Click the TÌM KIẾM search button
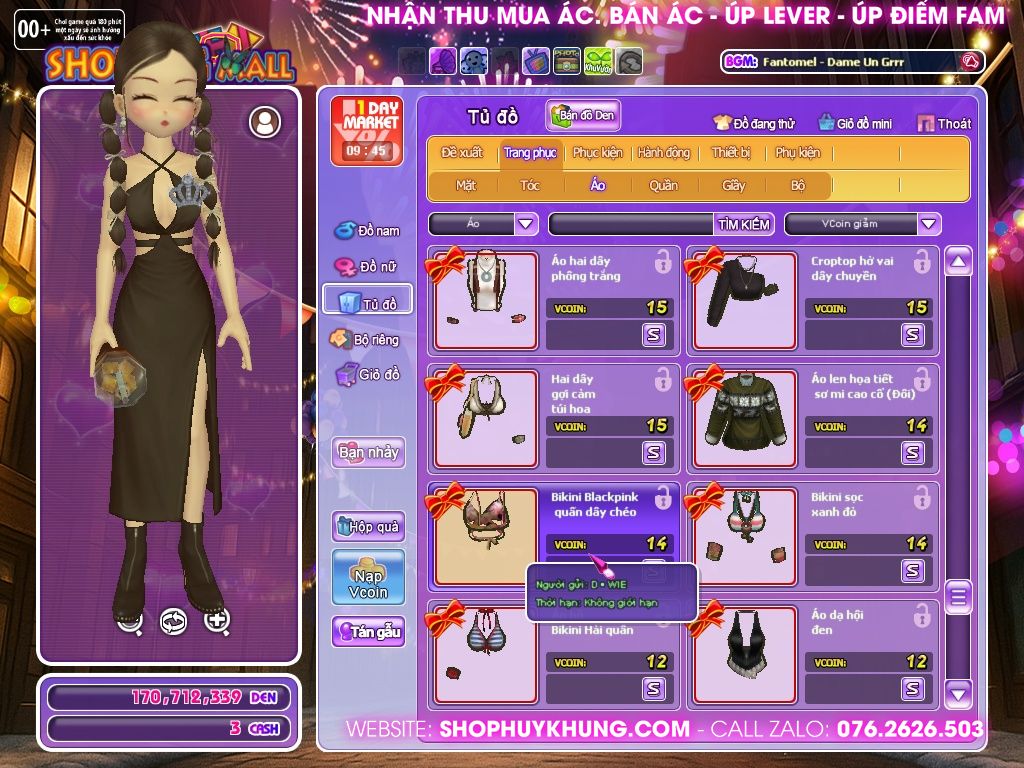 pyautogui.click(x=744, y=224)
